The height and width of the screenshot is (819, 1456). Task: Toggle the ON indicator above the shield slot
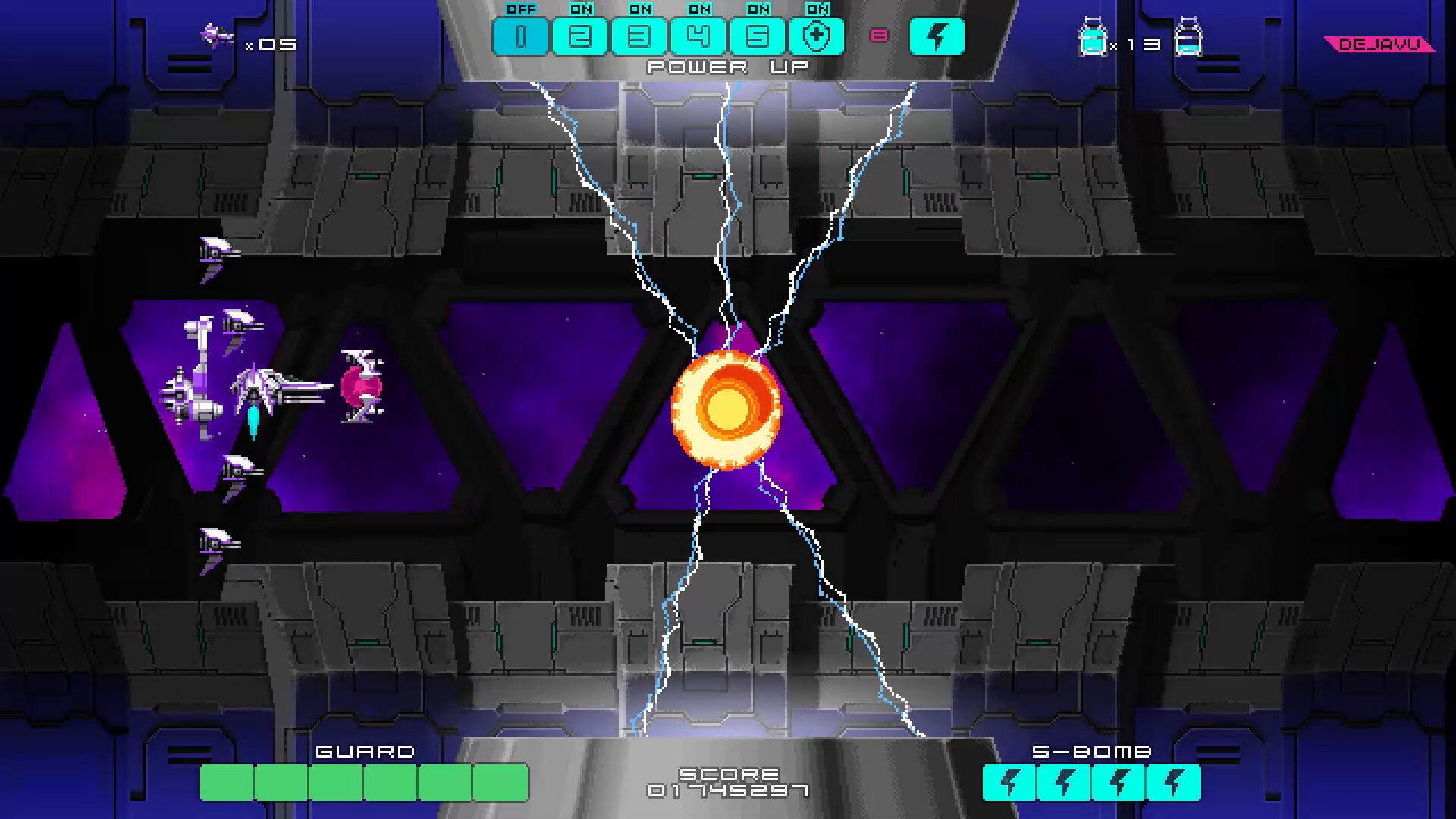819,9
